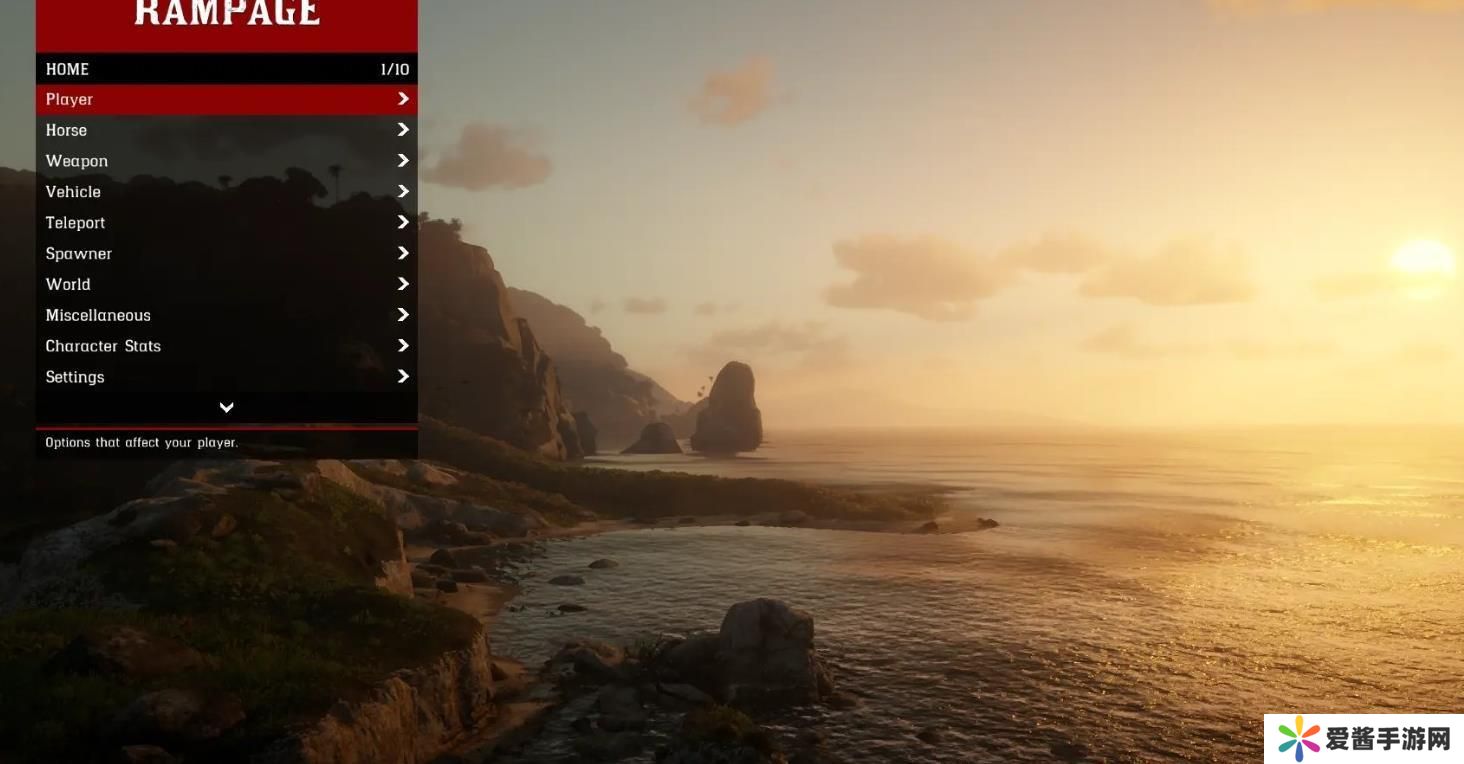Click the down arrow below the menu list
The height and width of the screenshot is (764, 1464).
(227, 407)
